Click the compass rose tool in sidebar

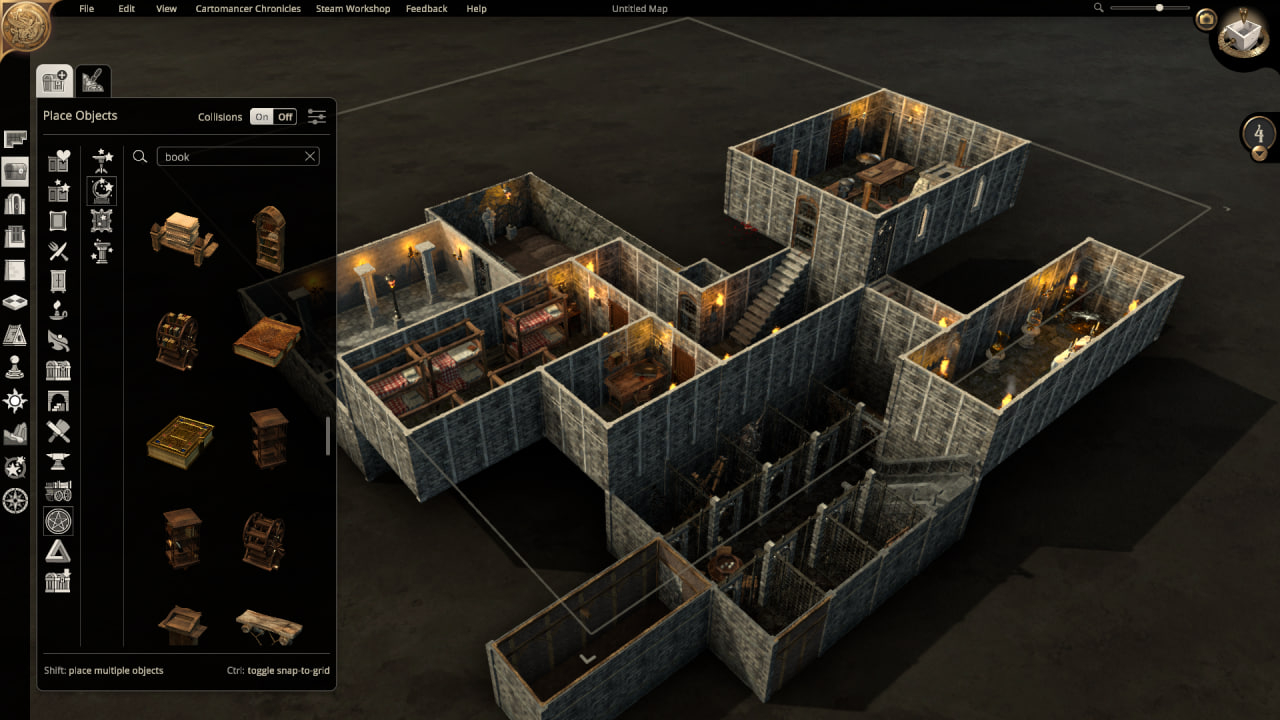point(15,500)
